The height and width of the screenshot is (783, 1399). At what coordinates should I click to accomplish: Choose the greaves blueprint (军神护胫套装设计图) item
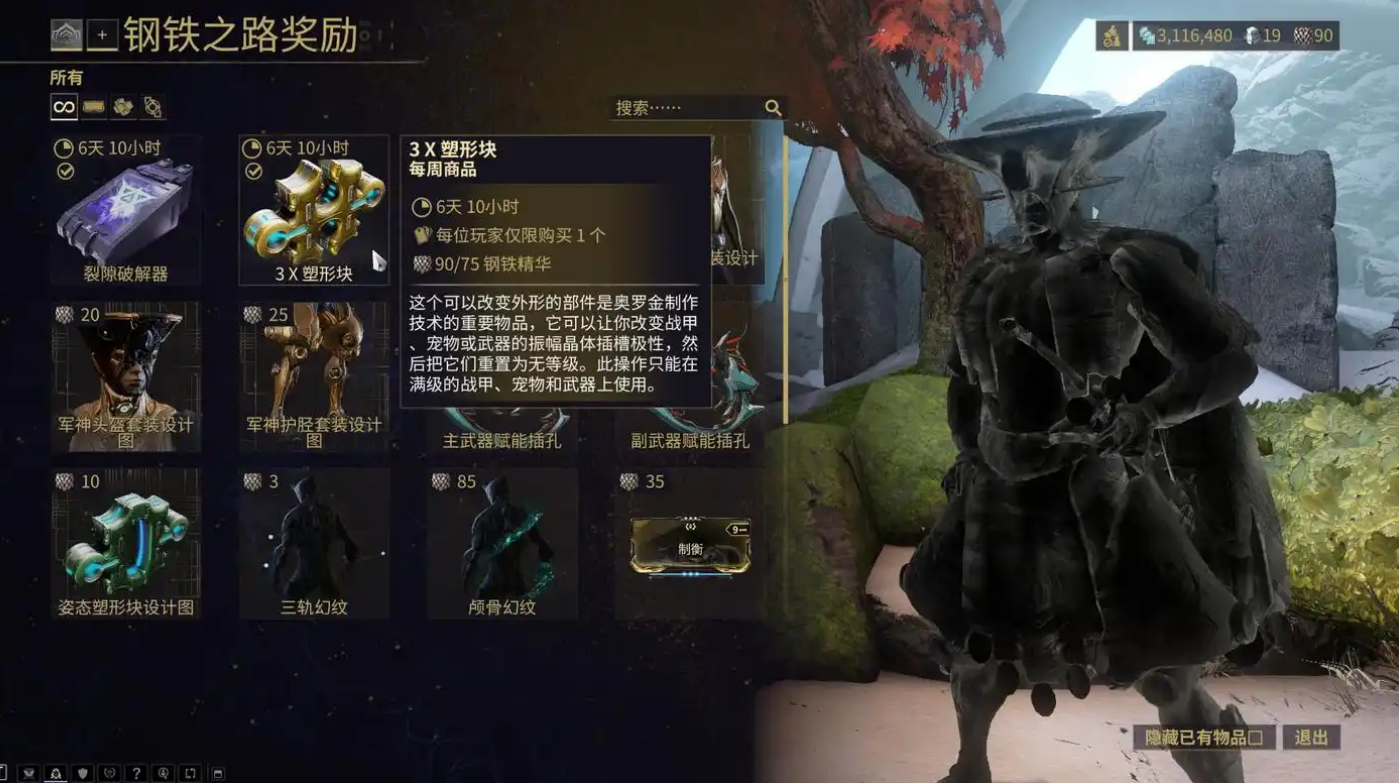(x=314, y=377)
